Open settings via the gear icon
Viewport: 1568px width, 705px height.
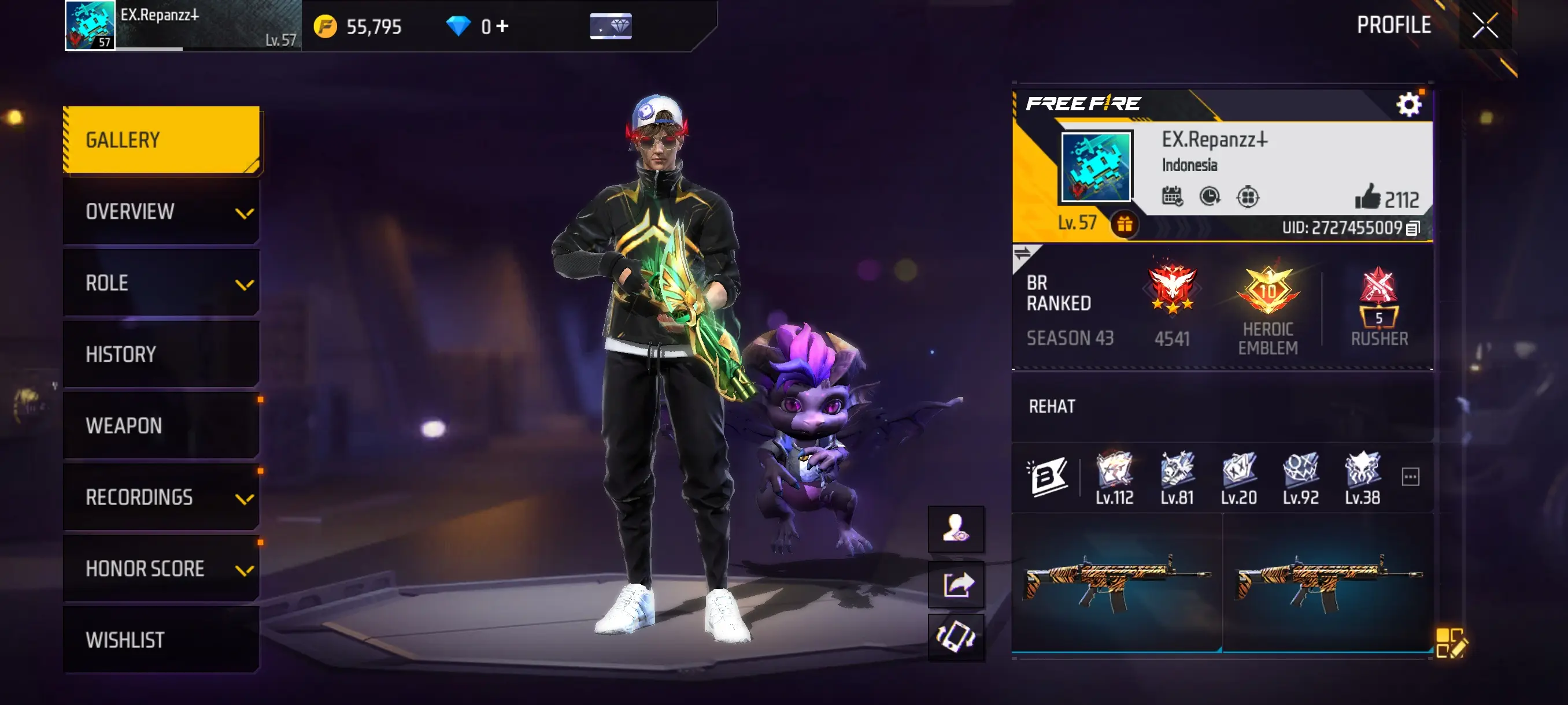(1409, 104)
